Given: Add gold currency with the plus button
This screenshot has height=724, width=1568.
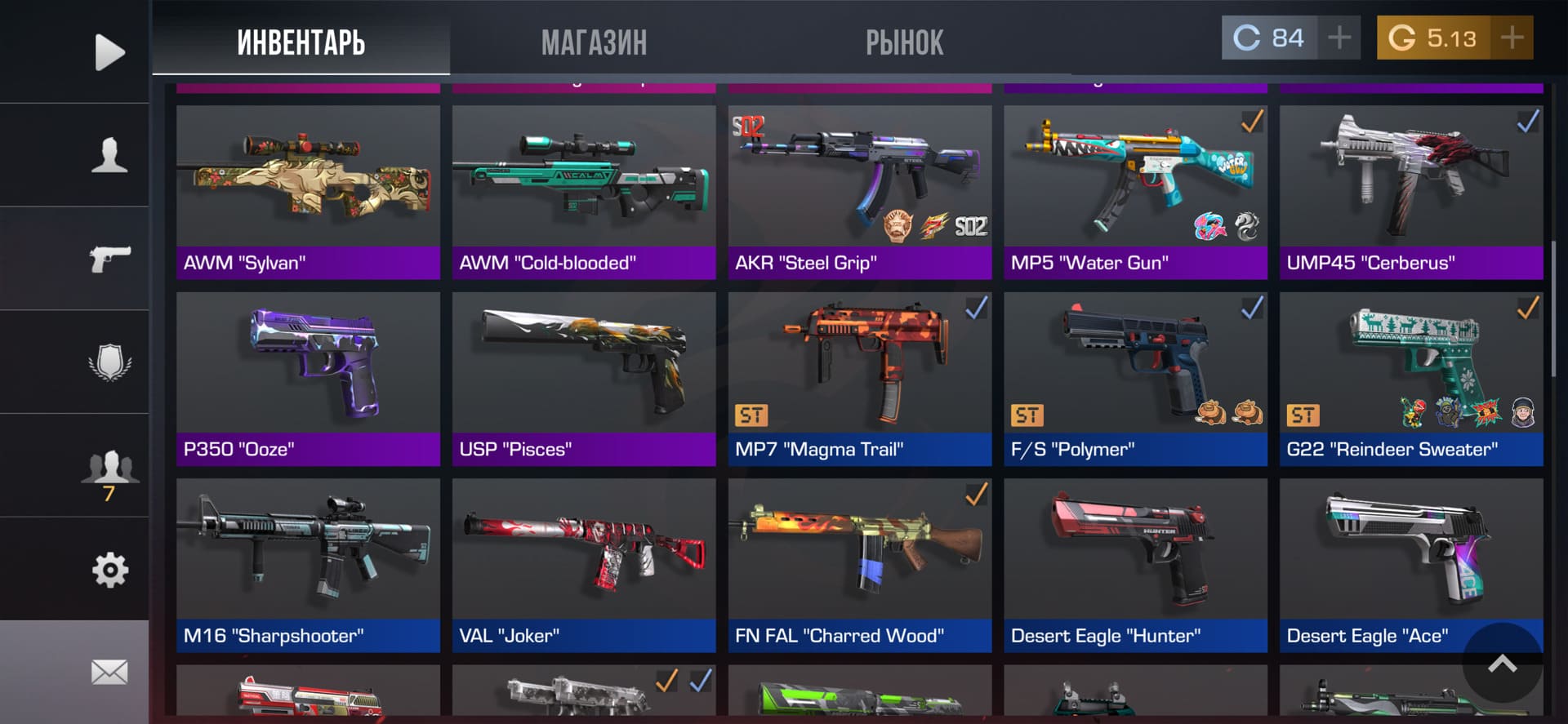Looking at the screenshot, I should [1512, 38].
